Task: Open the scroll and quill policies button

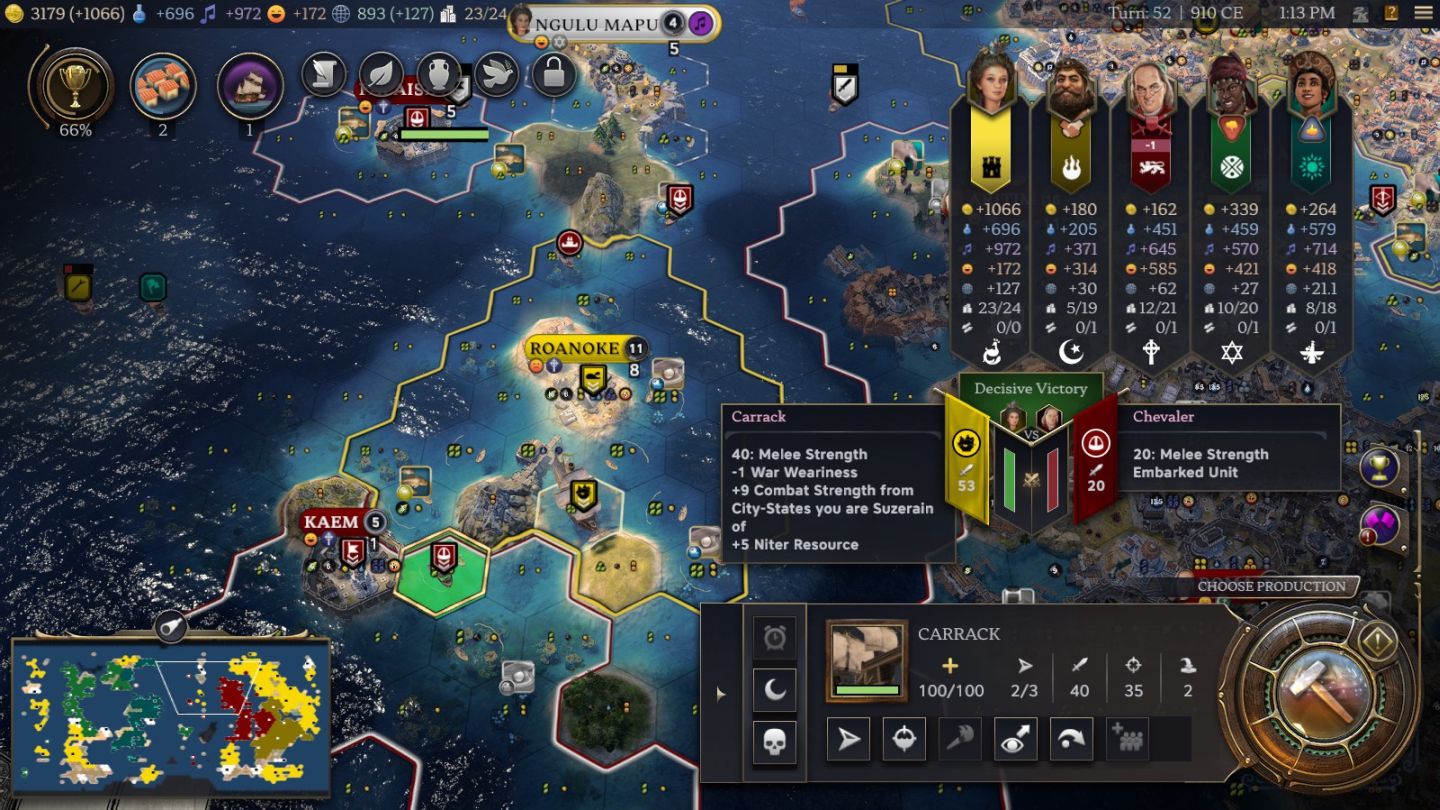Action: (x=324, y=74)
